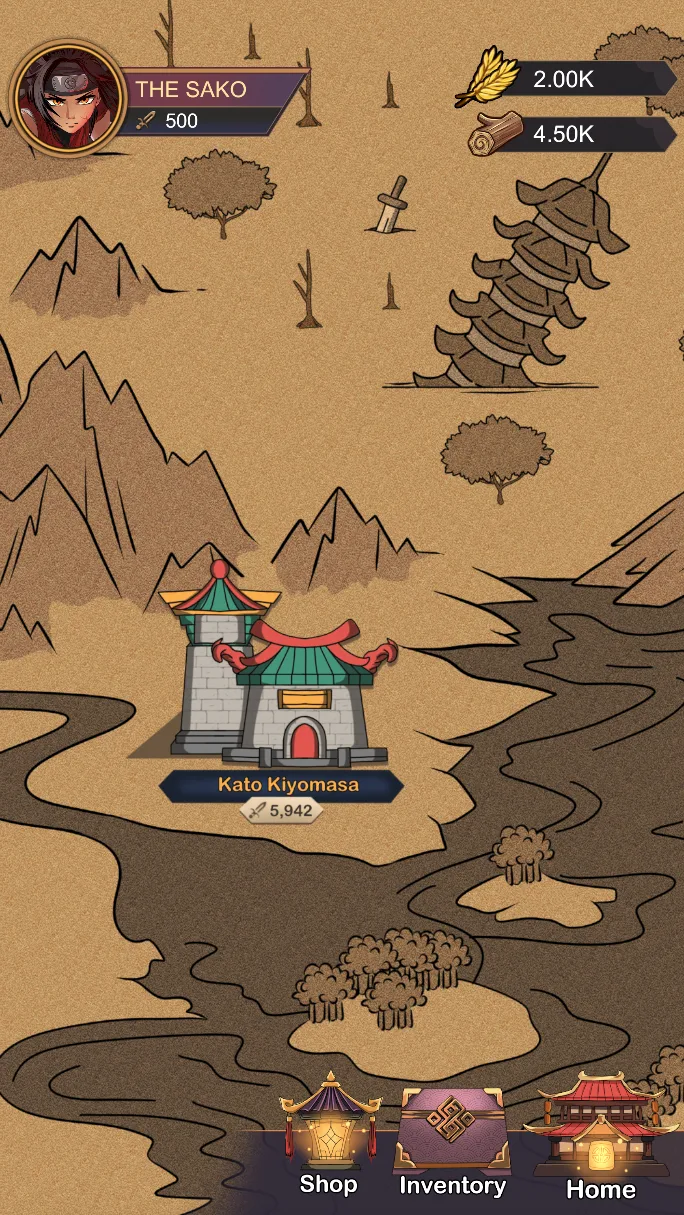Image resolution: width=684 pixels, height=1215 pixels.
Task: Open the Shop menu
Action: (329, 1135)
